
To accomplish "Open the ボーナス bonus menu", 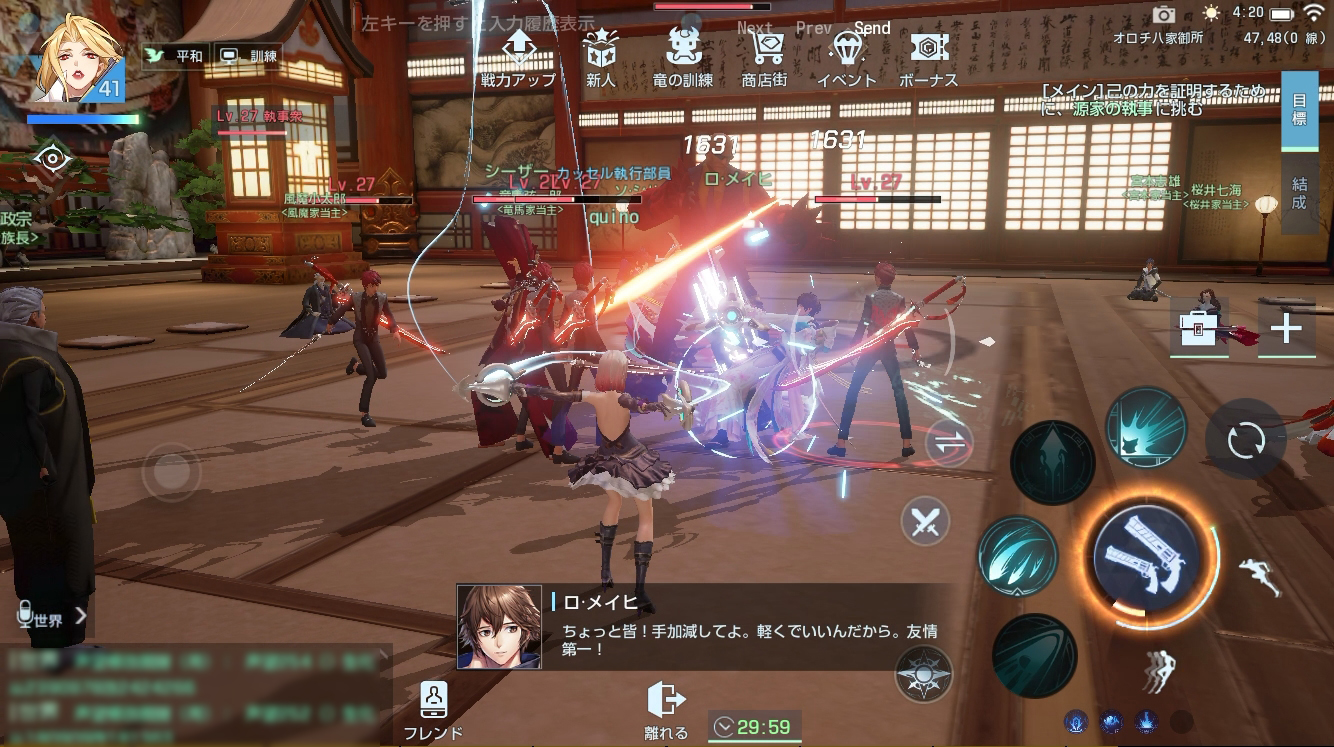I will pyautogui.click(x=929, y=58).
